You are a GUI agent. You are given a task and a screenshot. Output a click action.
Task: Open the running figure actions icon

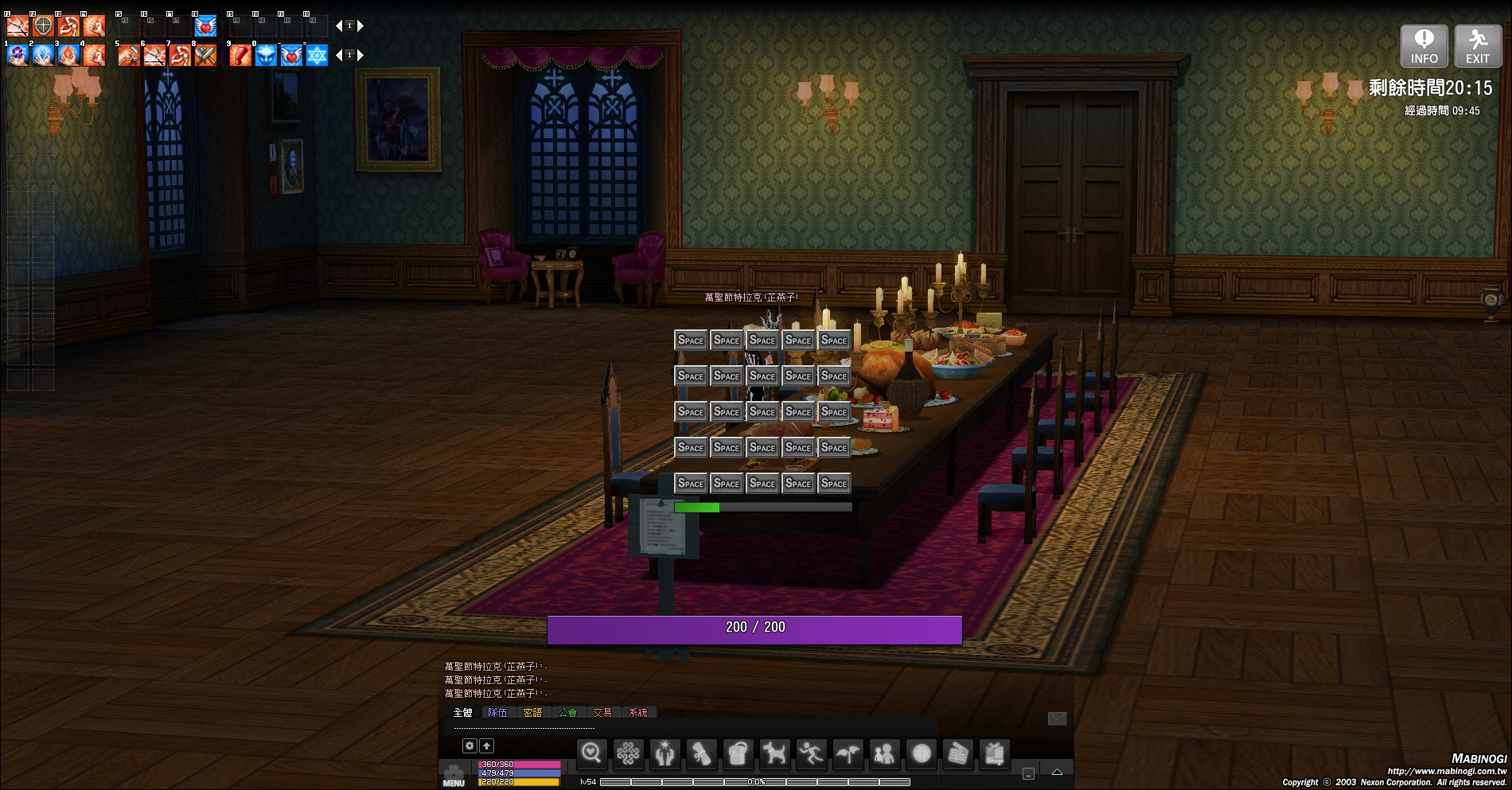(x=811, y=753)
